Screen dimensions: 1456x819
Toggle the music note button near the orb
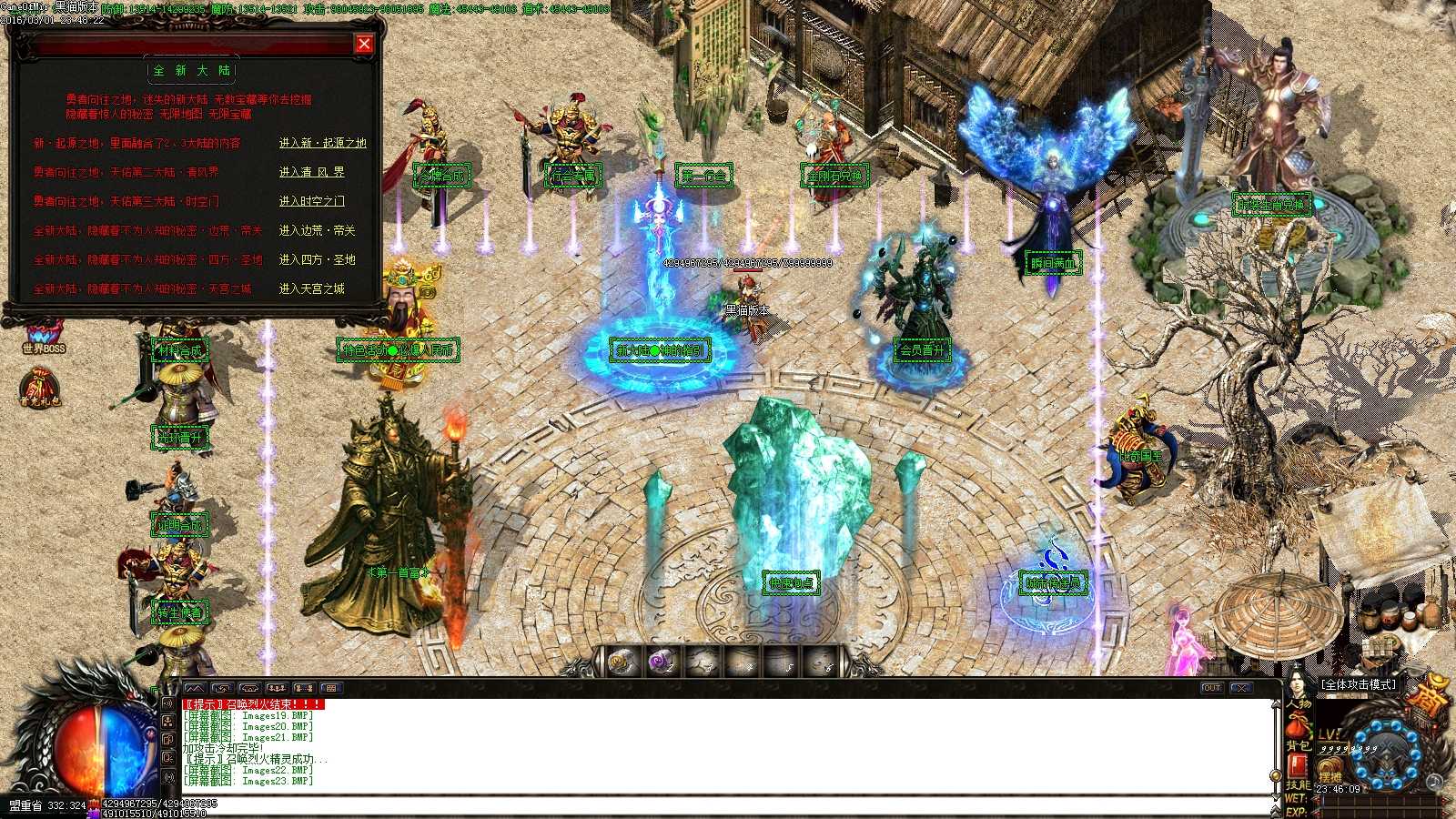pos(1434,784)
